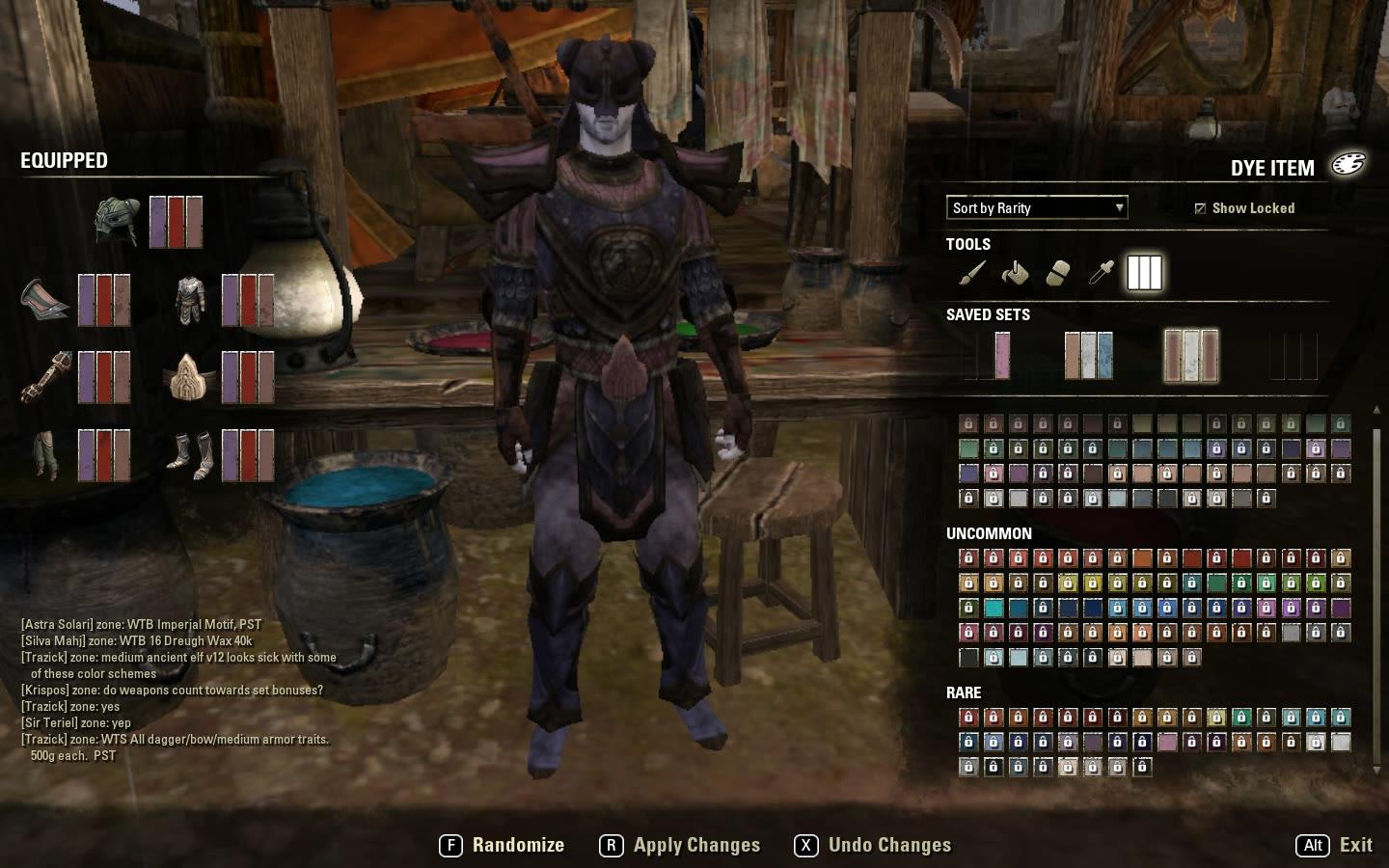Toggle the Show Locked checkbox

tap(1199, 207)
